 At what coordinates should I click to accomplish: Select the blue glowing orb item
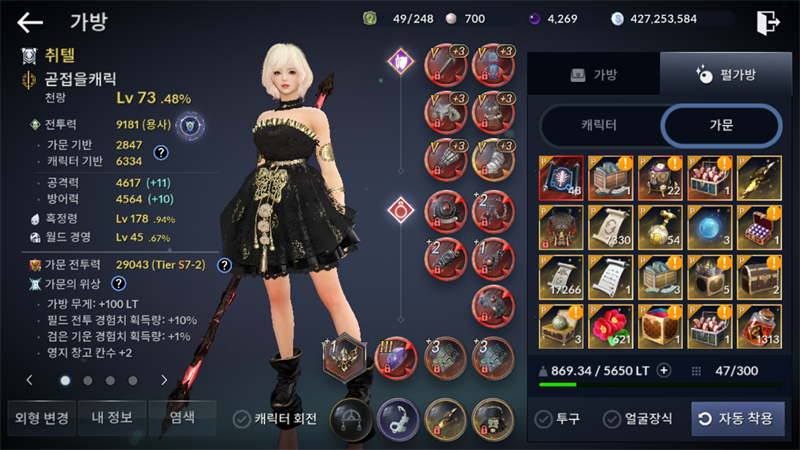pyautogui.click(x=710, y=228)
